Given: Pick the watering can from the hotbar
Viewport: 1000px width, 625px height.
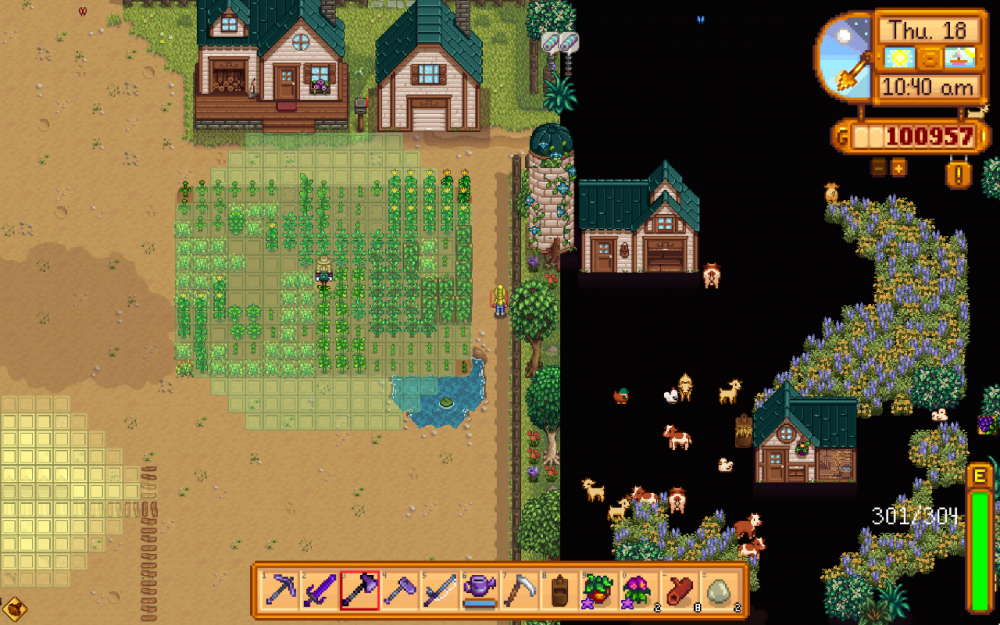Looking at the screenshot, I should (480, 591).
